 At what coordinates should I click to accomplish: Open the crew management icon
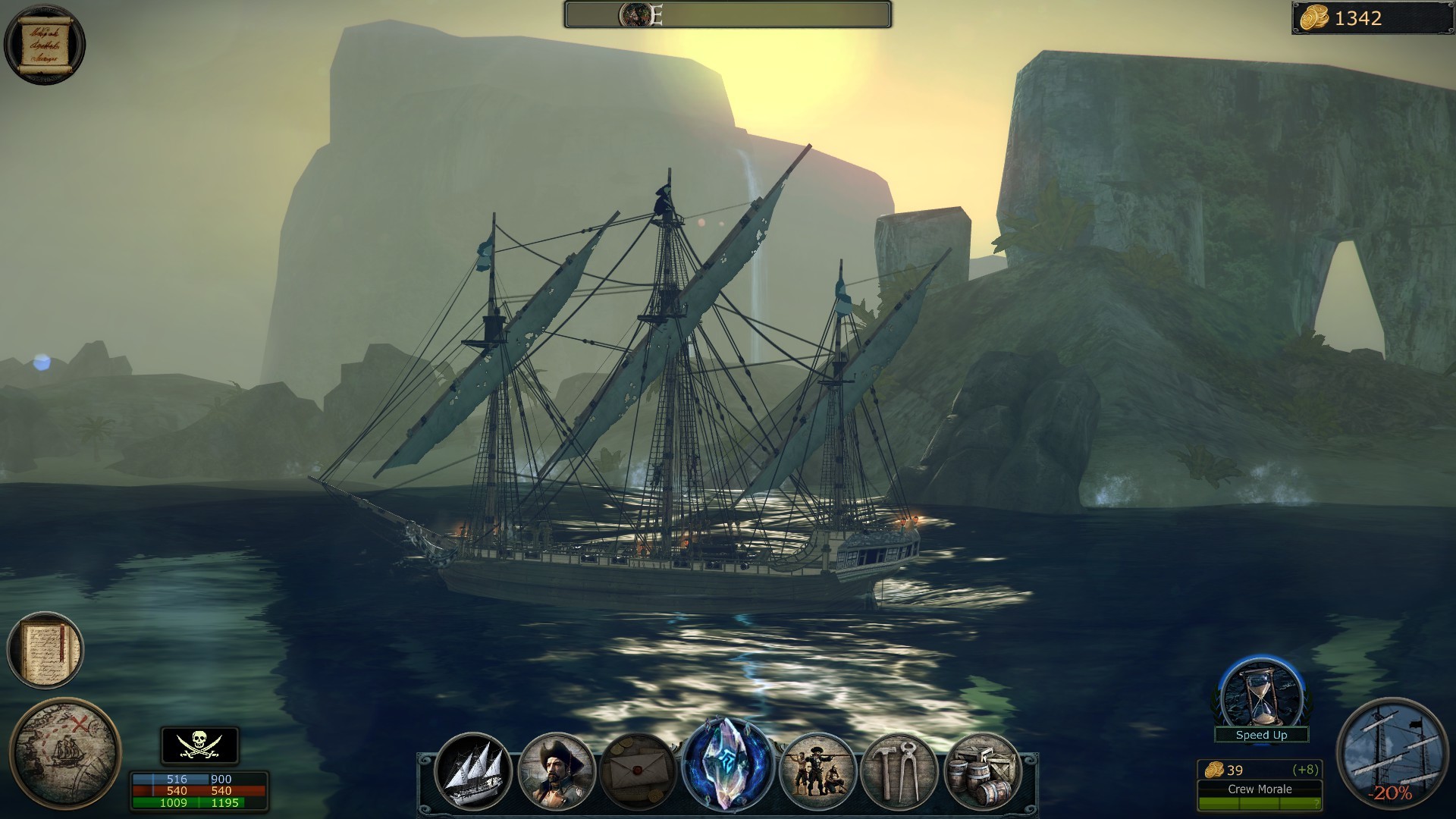(817, 771)
